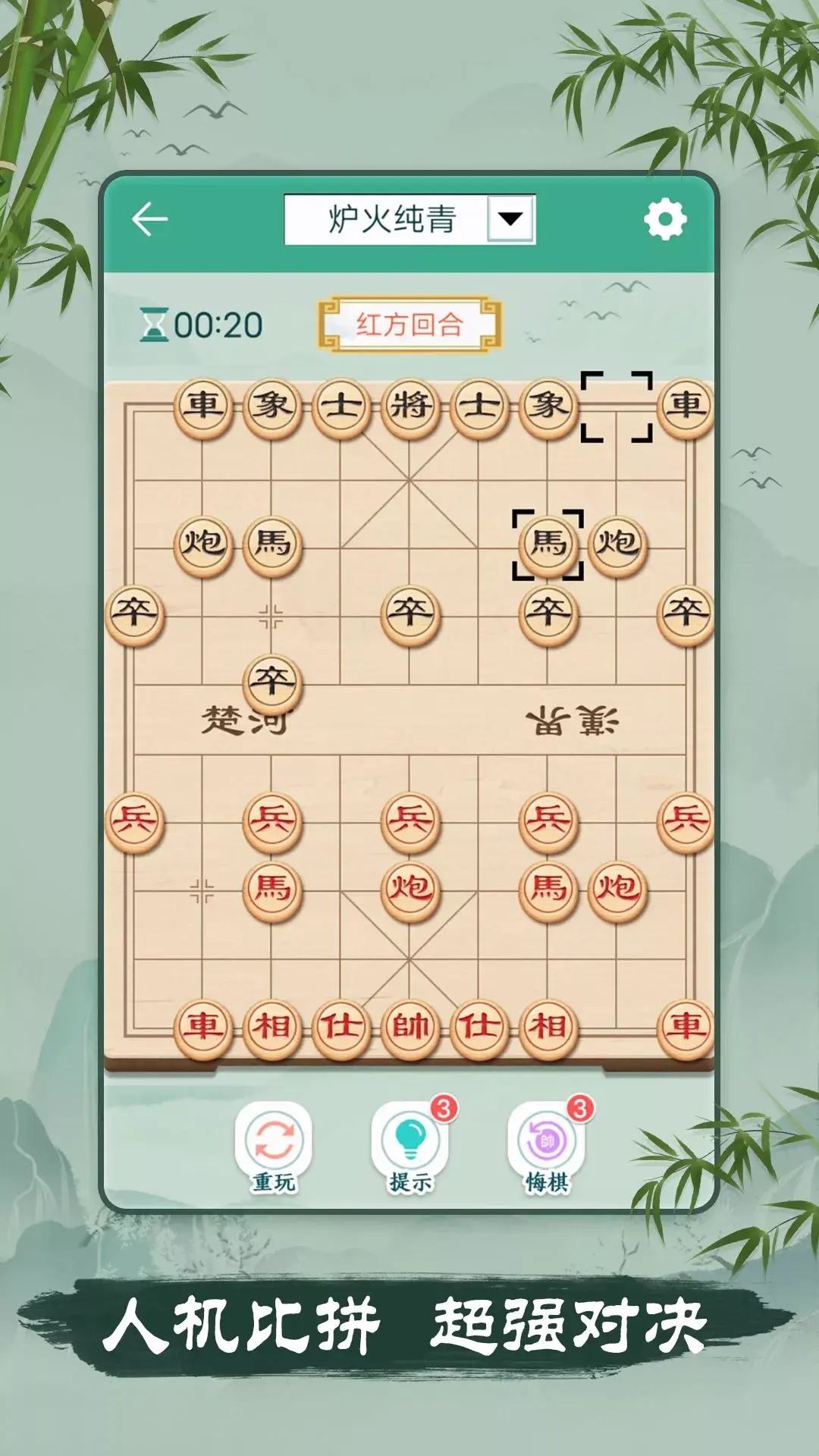Pick the red 馬 next to the right 炮
The image size is (819, 1456).
coord(548,889)
